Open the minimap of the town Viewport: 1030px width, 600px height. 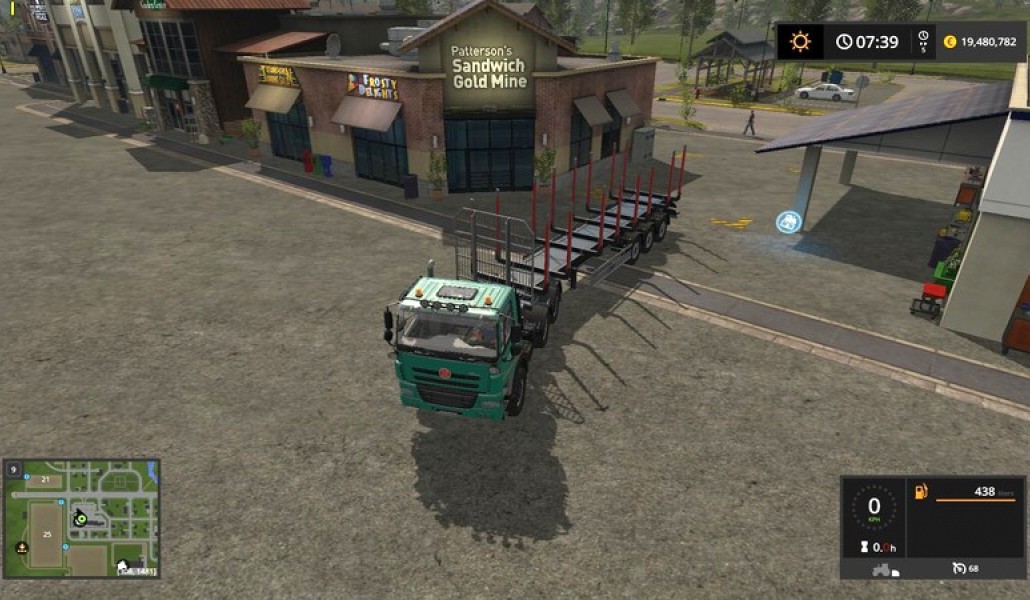pos(82,518)
